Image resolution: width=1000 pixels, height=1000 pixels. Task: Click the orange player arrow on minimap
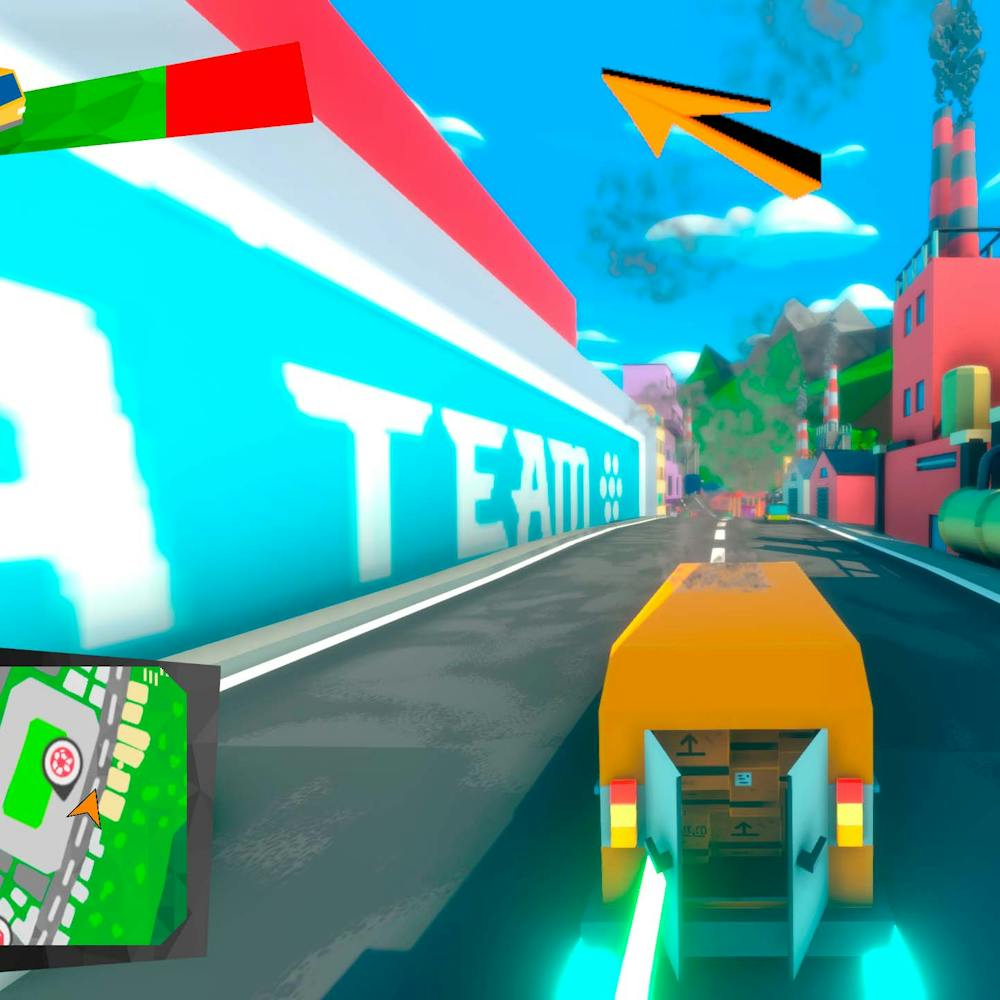click(87, 808)
